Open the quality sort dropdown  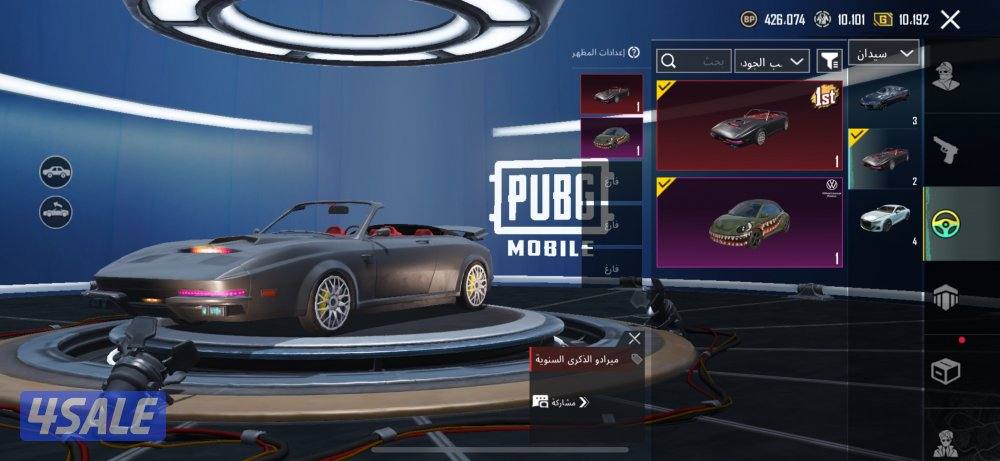point(772,62)
